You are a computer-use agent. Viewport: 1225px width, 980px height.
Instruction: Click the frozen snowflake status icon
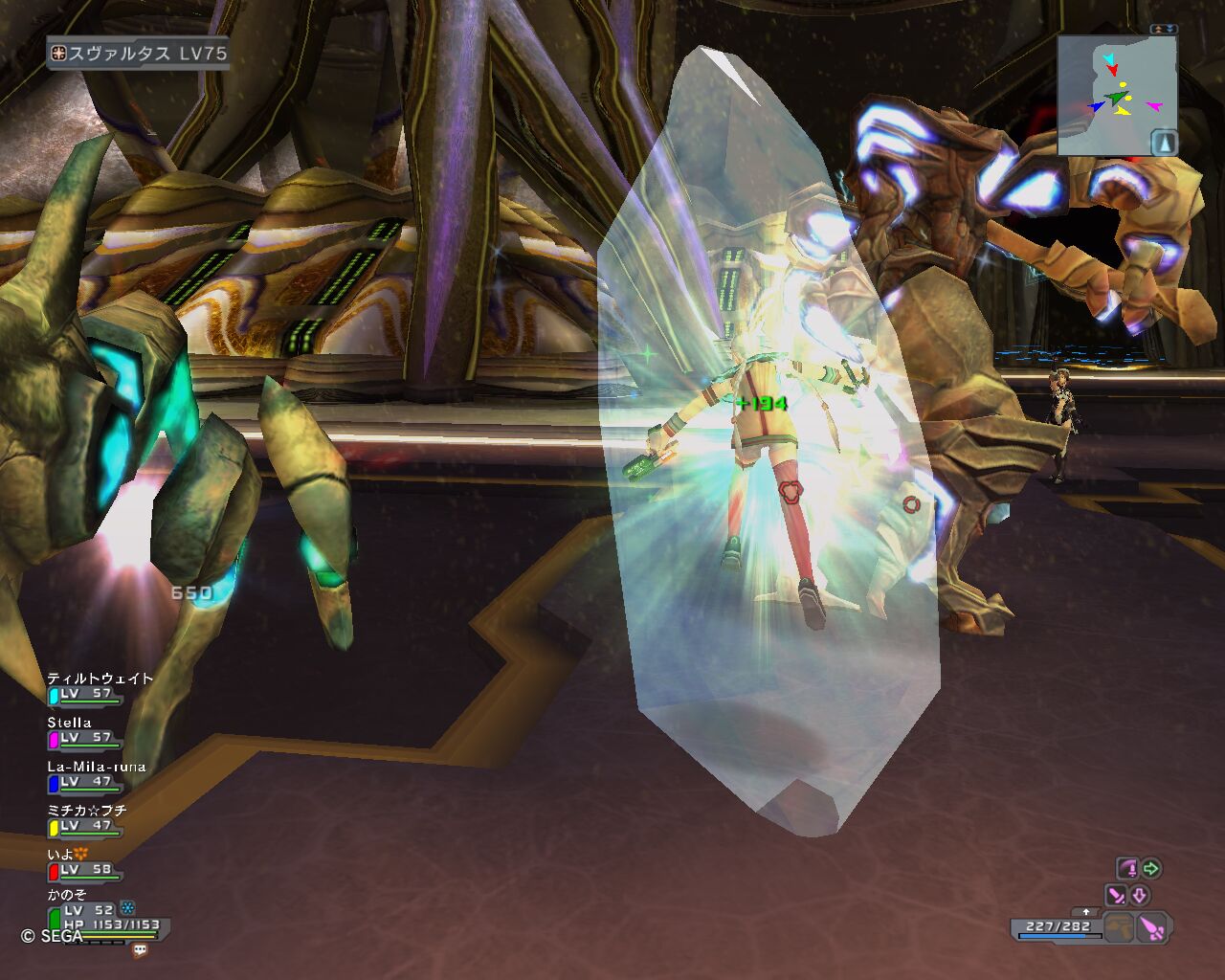[x=127, y=908]
